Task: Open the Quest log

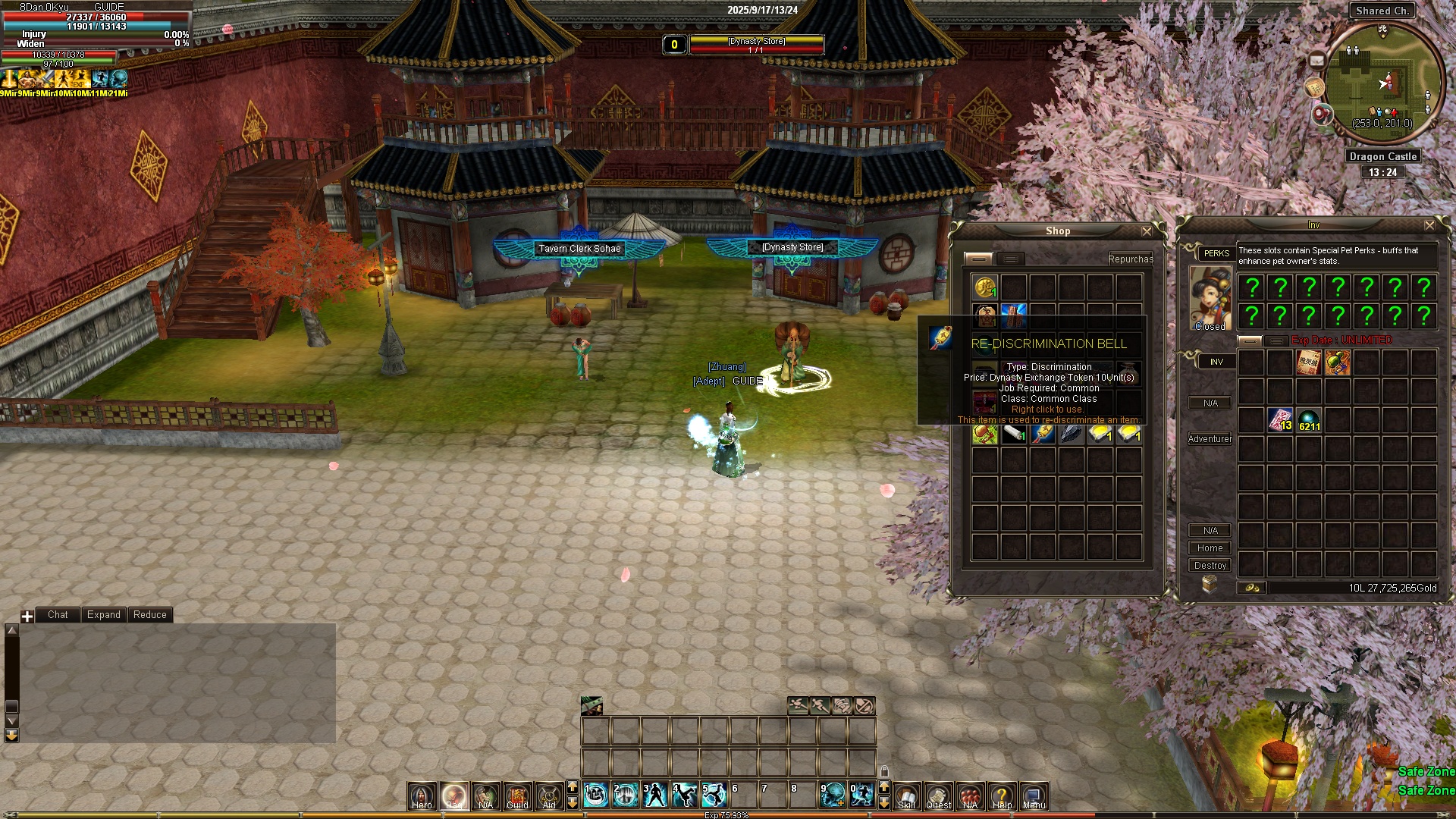Action: click(x=939, y=796)
